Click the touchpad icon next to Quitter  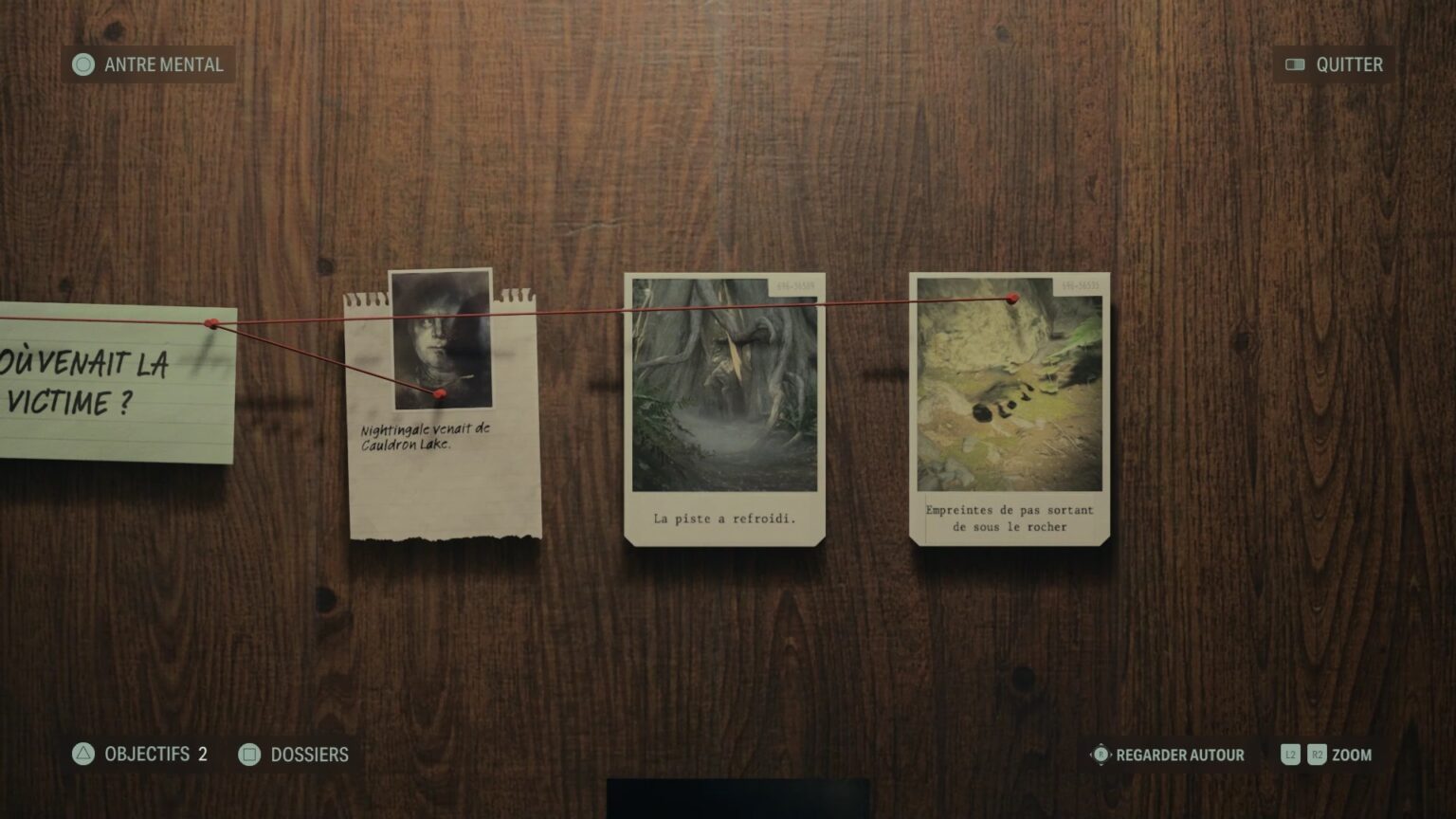point(1295,64)
